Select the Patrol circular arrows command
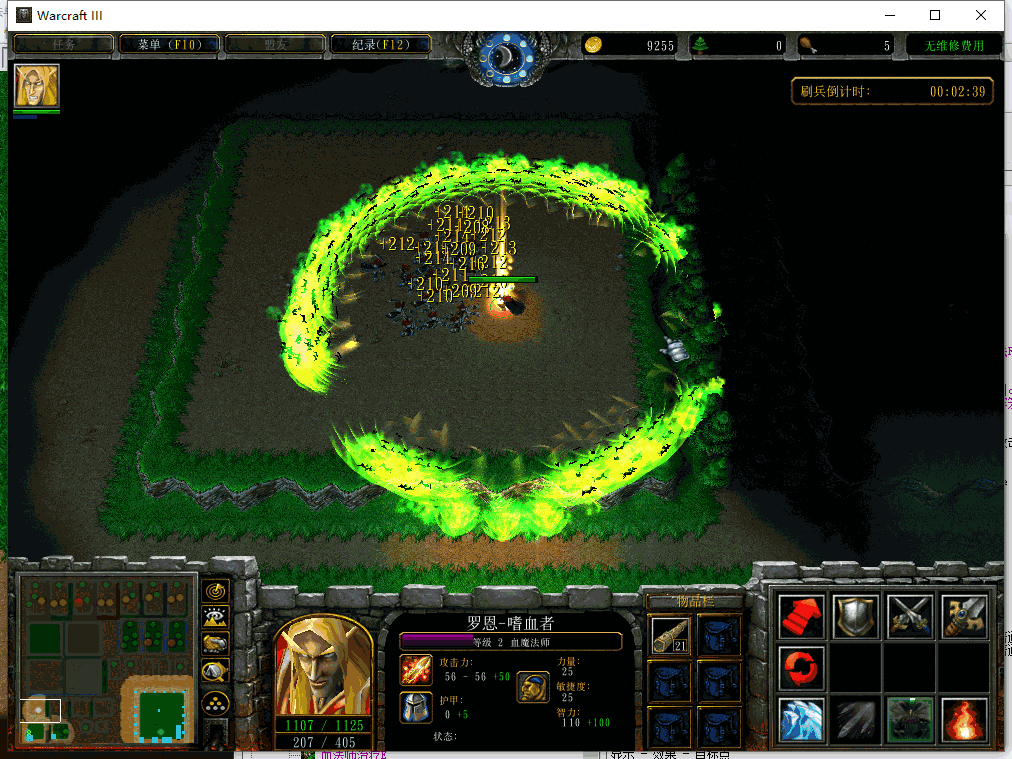 (x=801, y=667)
